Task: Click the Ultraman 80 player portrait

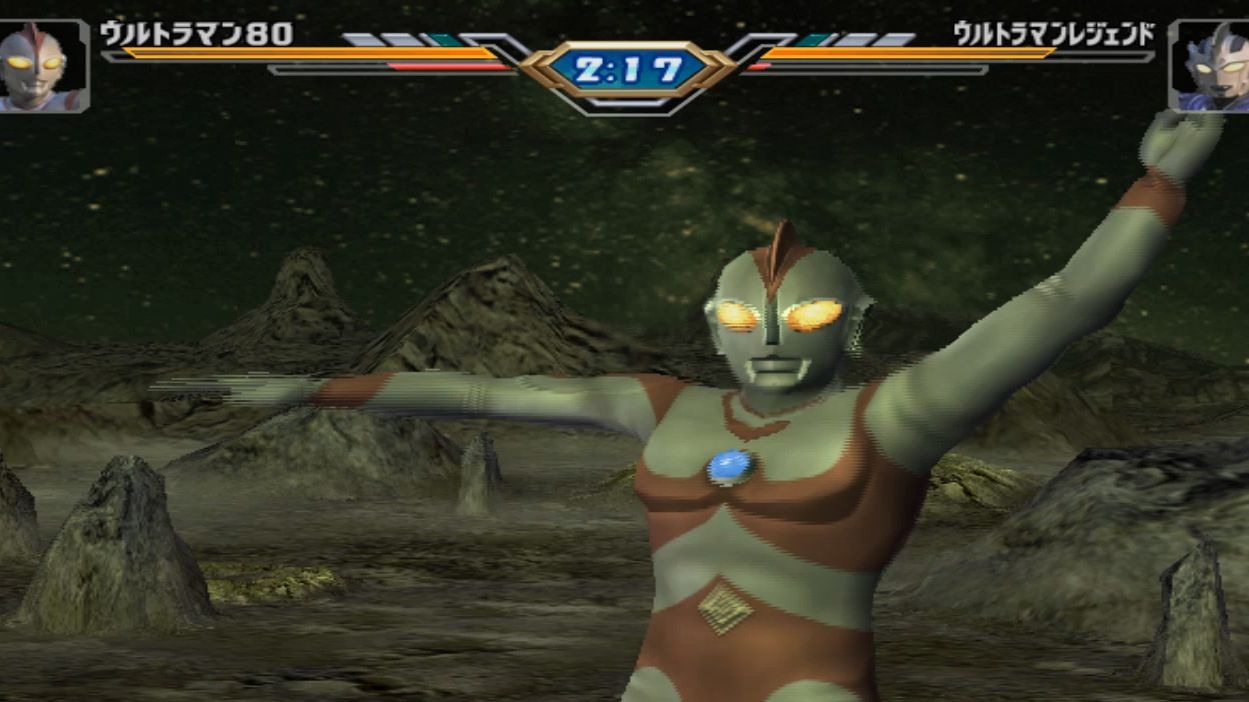Action: (x=42, y=66)
